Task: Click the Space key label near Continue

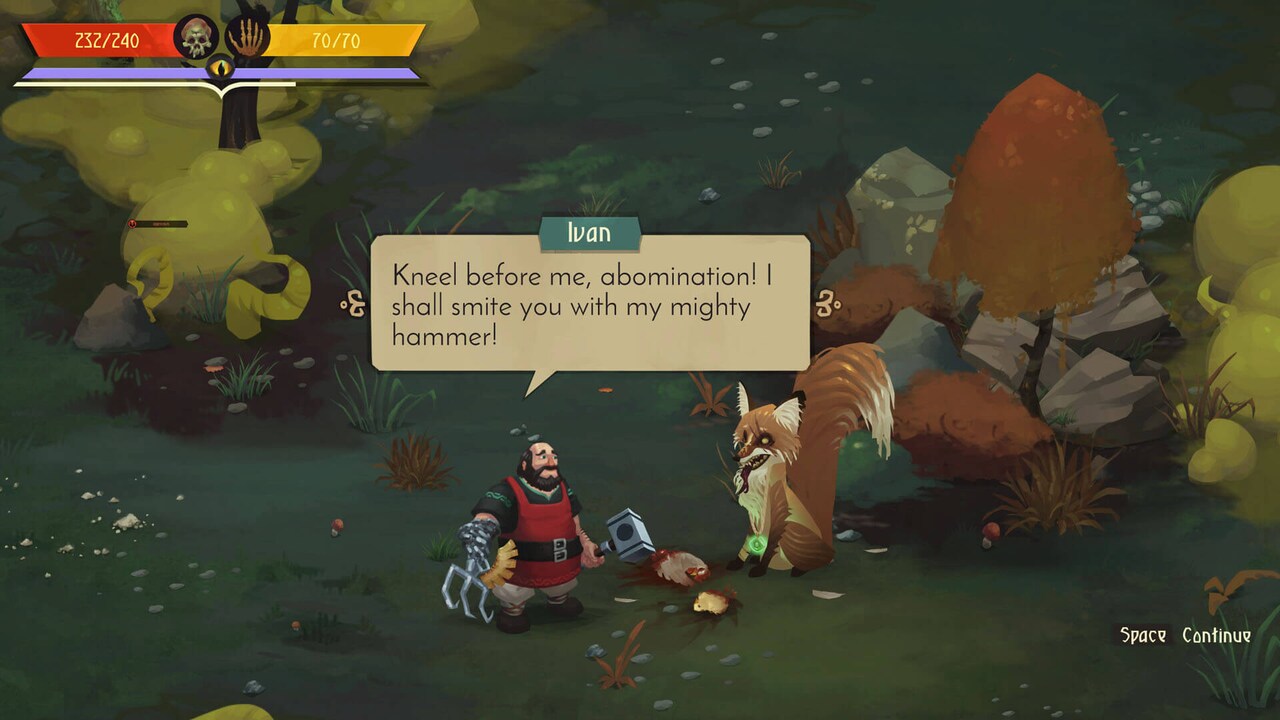Action: click(1143, 632)
